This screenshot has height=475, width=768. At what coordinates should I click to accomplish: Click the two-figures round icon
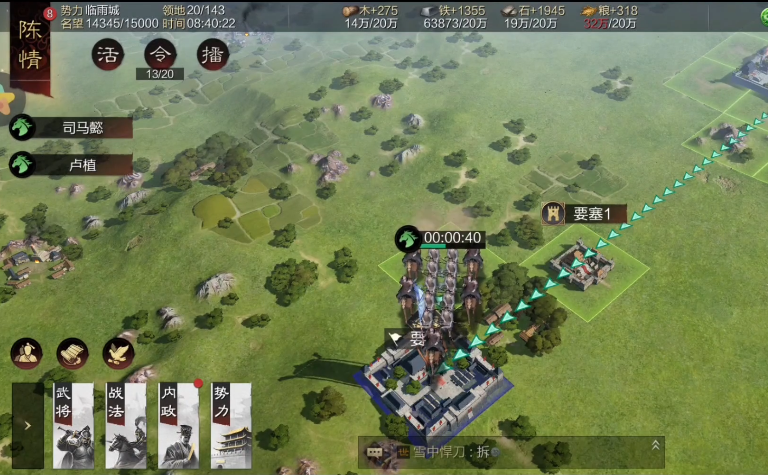click(26, 352)
